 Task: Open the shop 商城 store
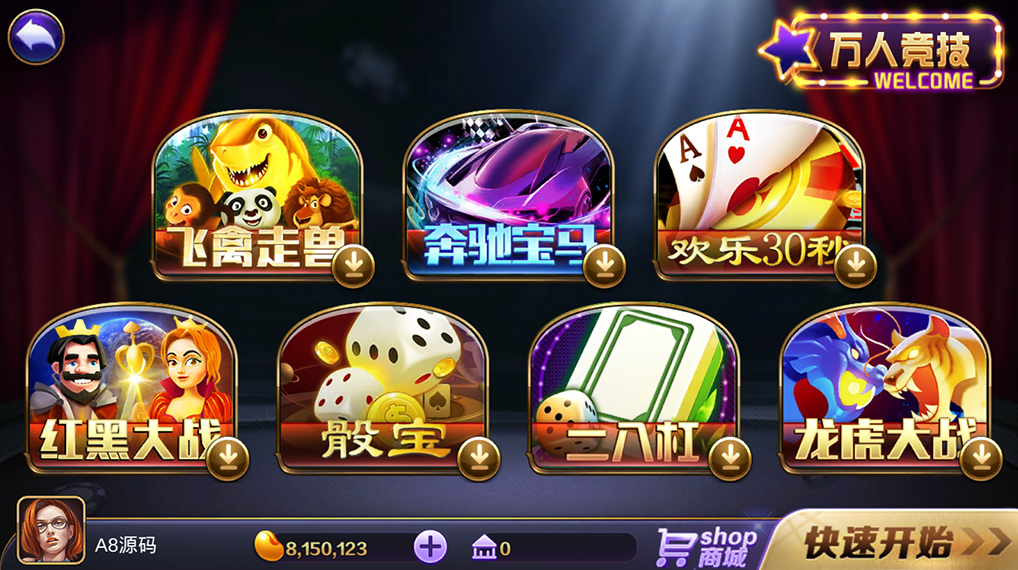[707, 545]
